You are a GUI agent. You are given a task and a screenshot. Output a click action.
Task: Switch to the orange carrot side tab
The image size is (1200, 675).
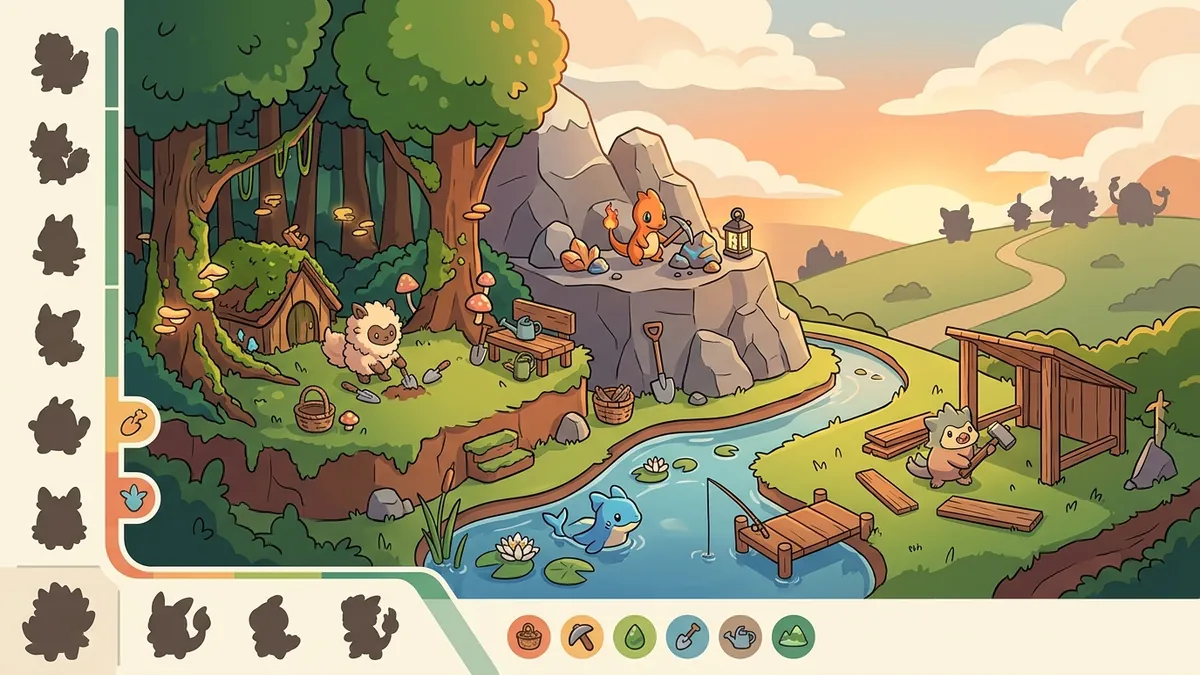click(132, 425)
